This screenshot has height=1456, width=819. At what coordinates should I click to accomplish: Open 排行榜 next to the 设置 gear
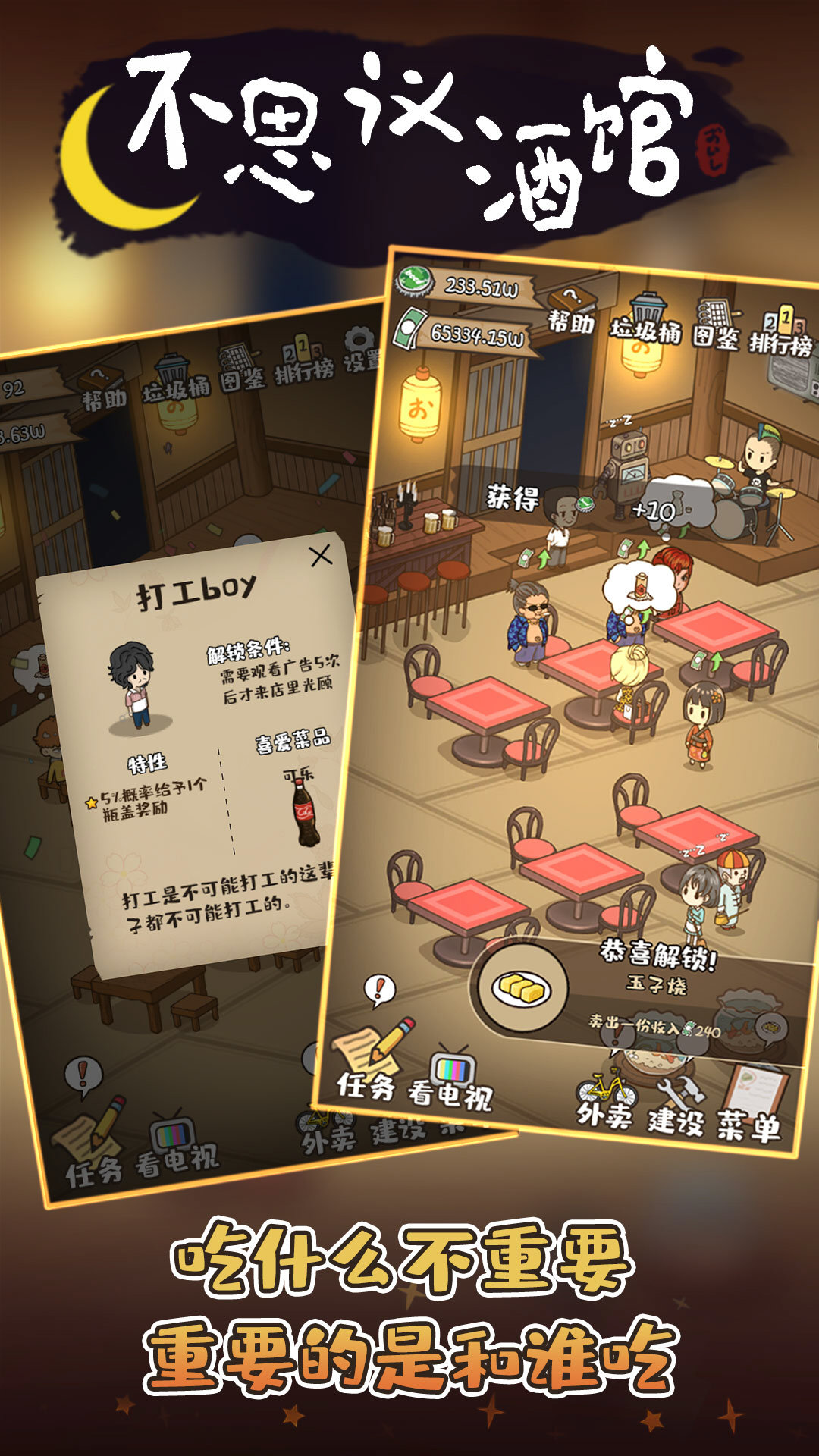pos(303,362)
